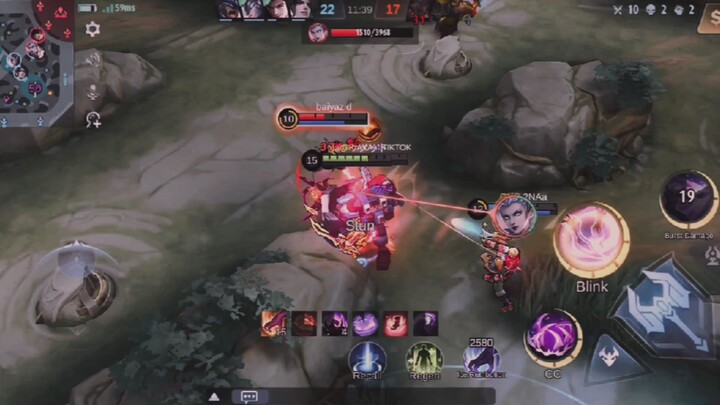Open the quick chat bubble

248,396
